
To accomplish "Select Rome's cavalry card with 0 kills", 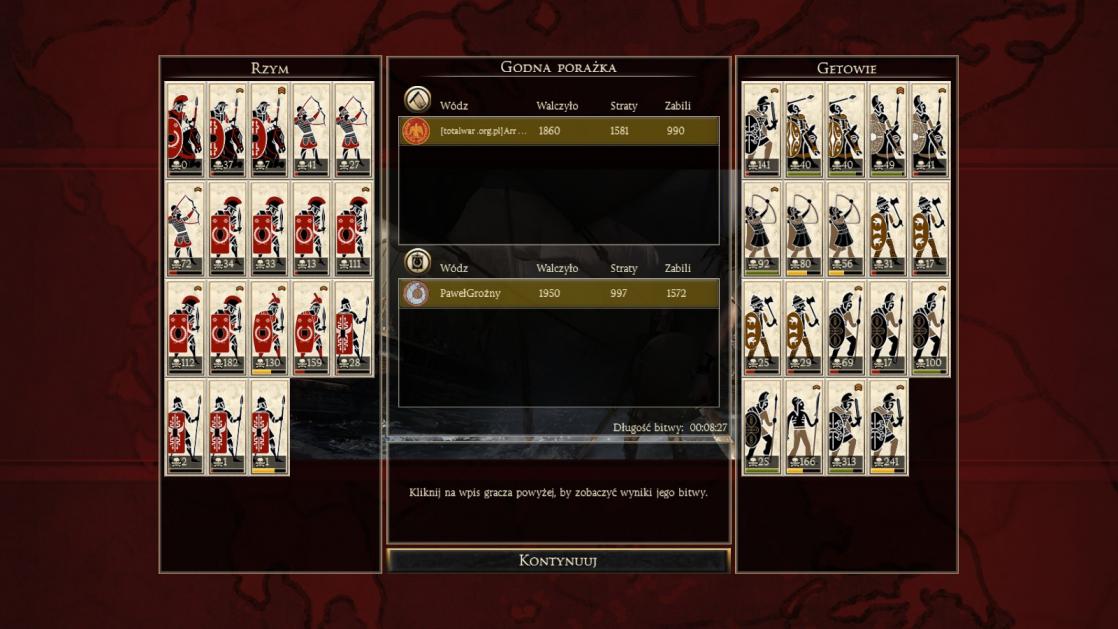I will coord(185,130).
